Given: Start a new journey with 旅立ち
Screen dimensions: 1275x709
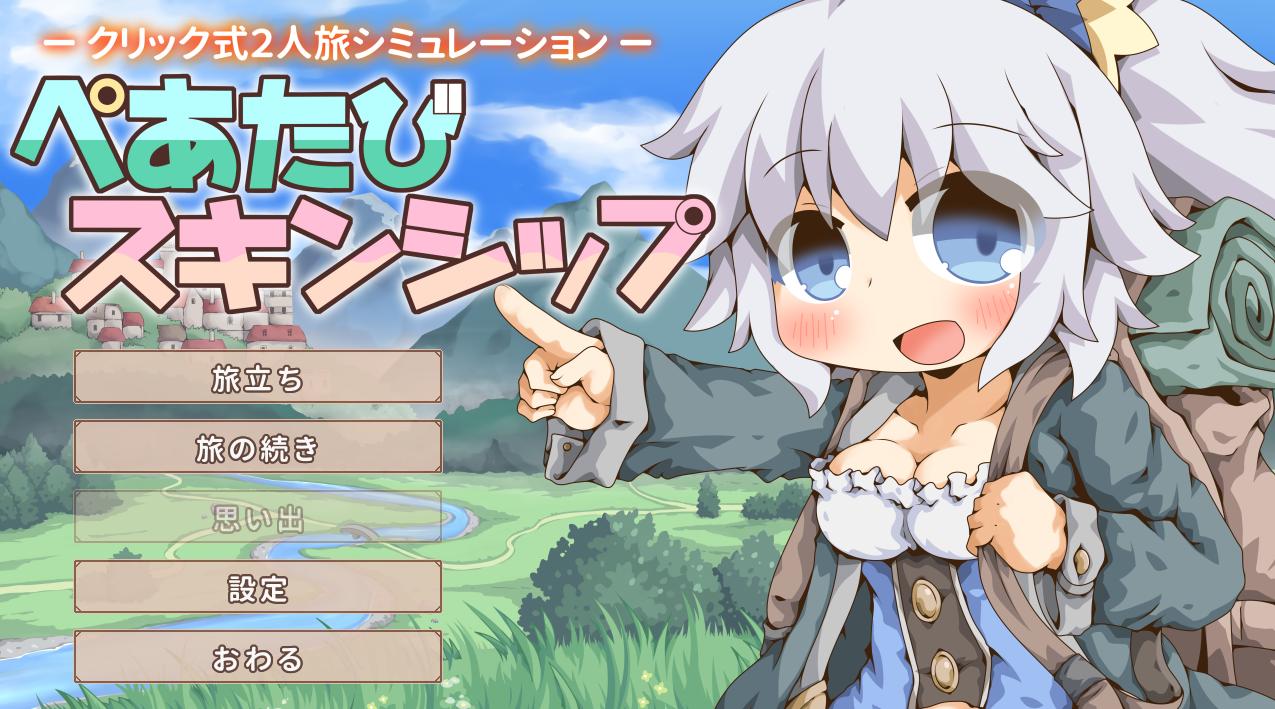Looking at the screenshot, I should (x=257, y=378).
